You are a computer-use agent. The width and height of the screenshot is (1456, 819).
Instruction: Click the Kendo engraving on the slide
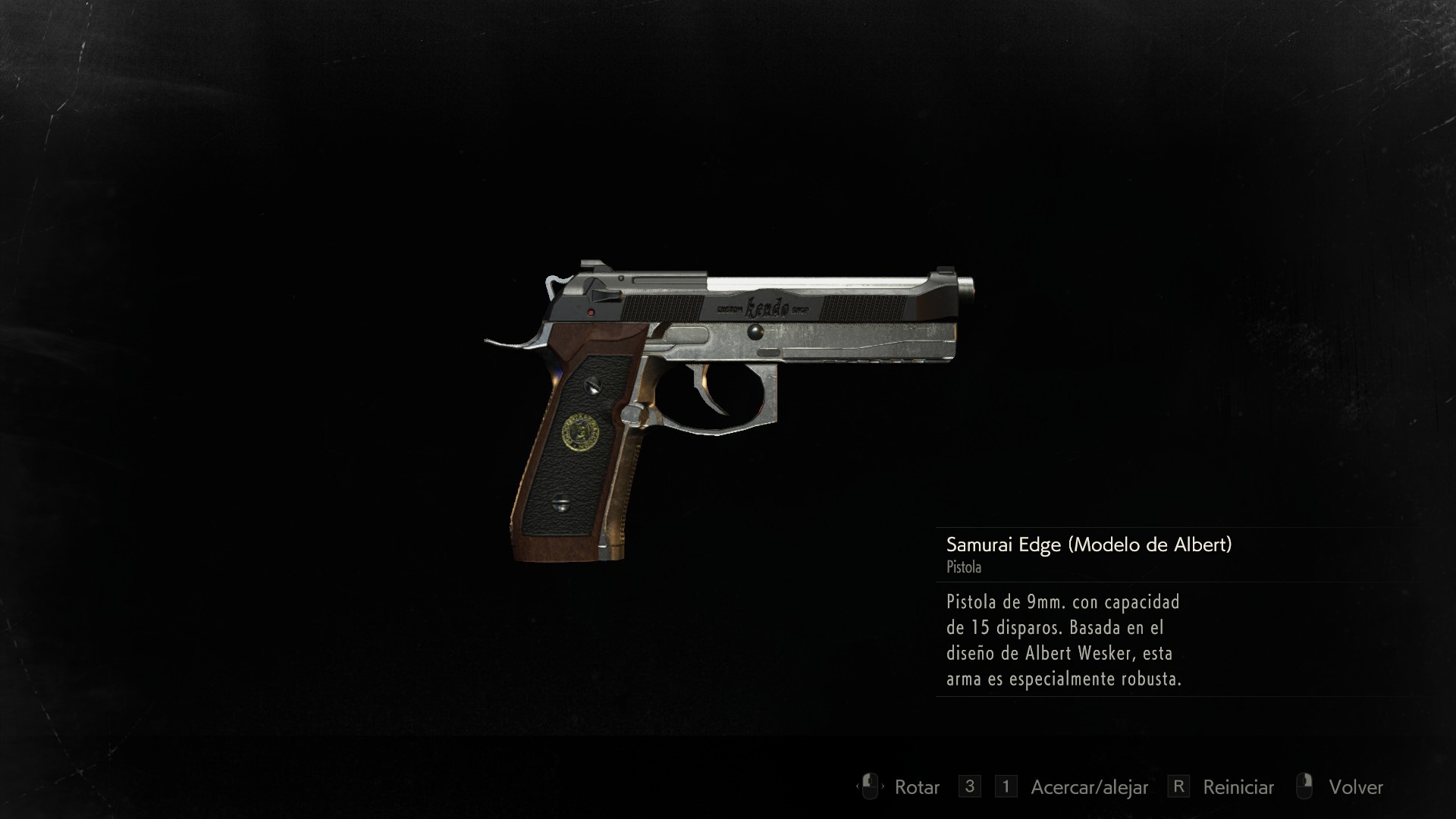pos(767,307)
